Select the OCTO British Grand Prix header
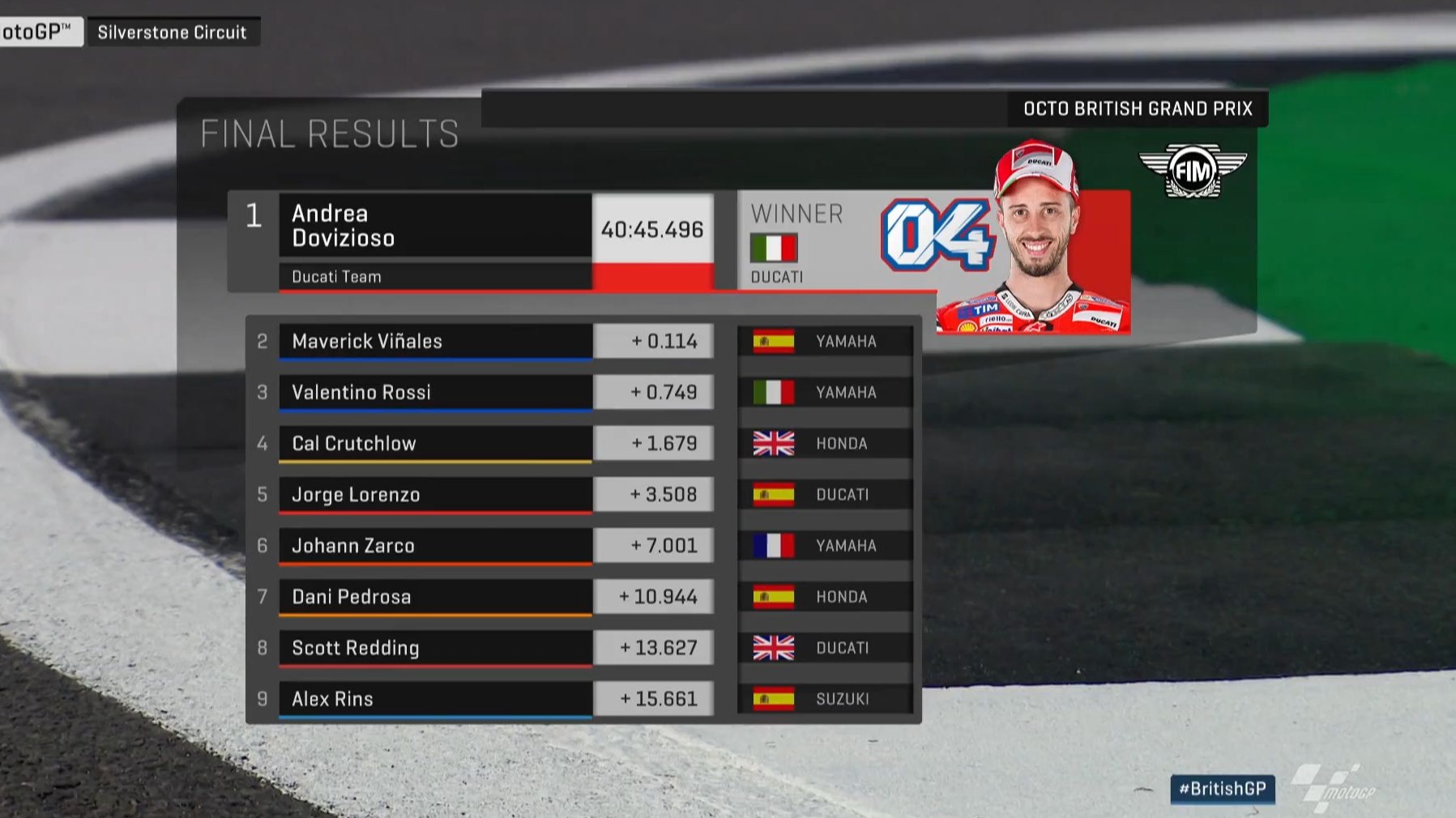Image resolution: width=1456 pixels, height=818 pixels. tap(1137, 109)
